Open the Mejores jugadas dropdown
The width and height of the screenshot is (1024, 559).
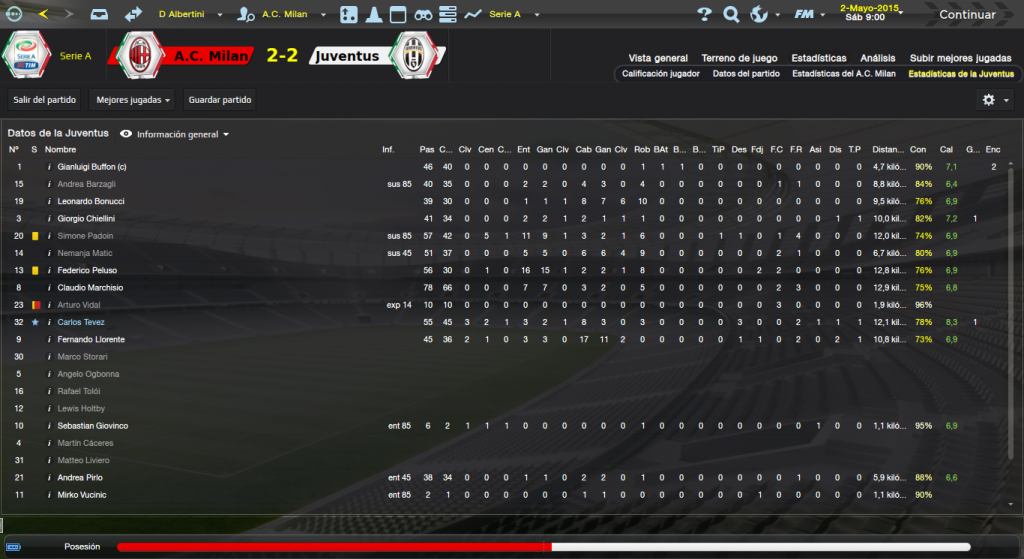(132, 100)
